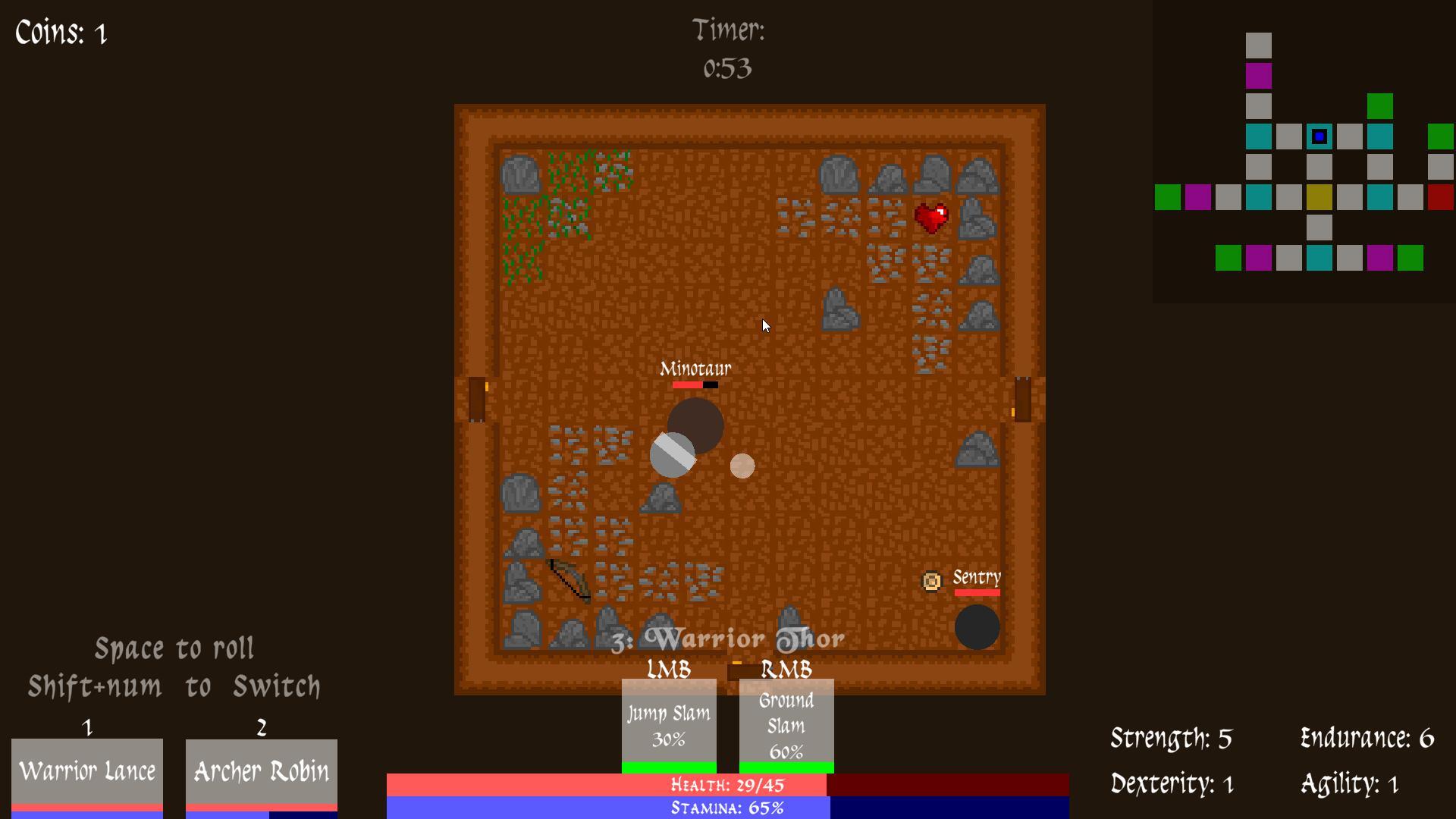1456x819 pixels.
Task: Click the dark Sentry orb
Action: (978, 627)
